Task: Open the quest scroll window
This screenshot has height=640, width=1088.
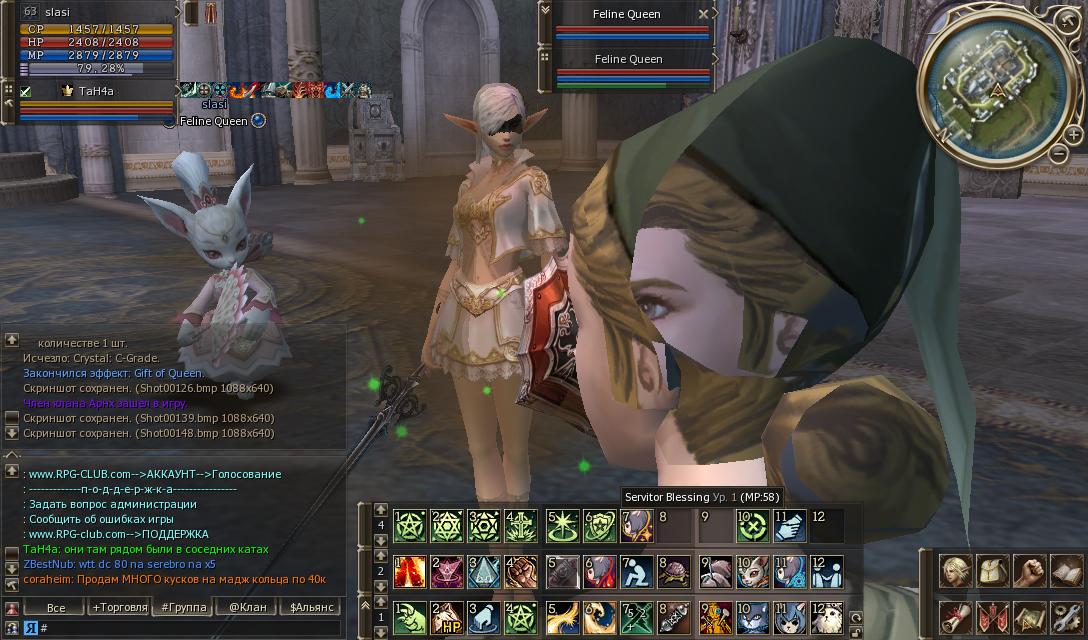Action: pos(957,616)
